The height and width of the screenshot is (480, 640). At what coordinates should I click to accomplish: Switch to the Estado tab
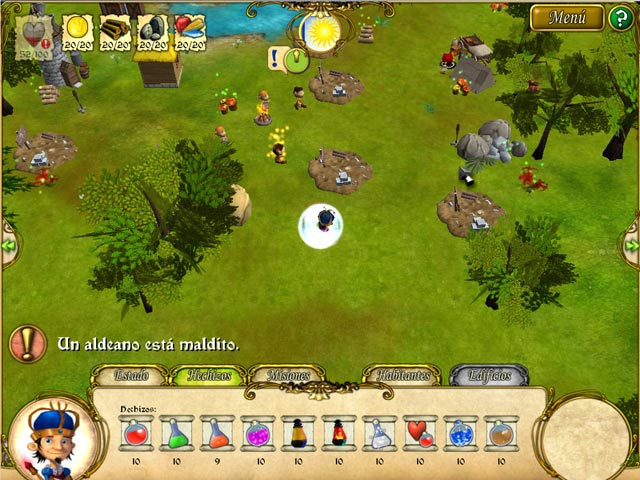131,376
